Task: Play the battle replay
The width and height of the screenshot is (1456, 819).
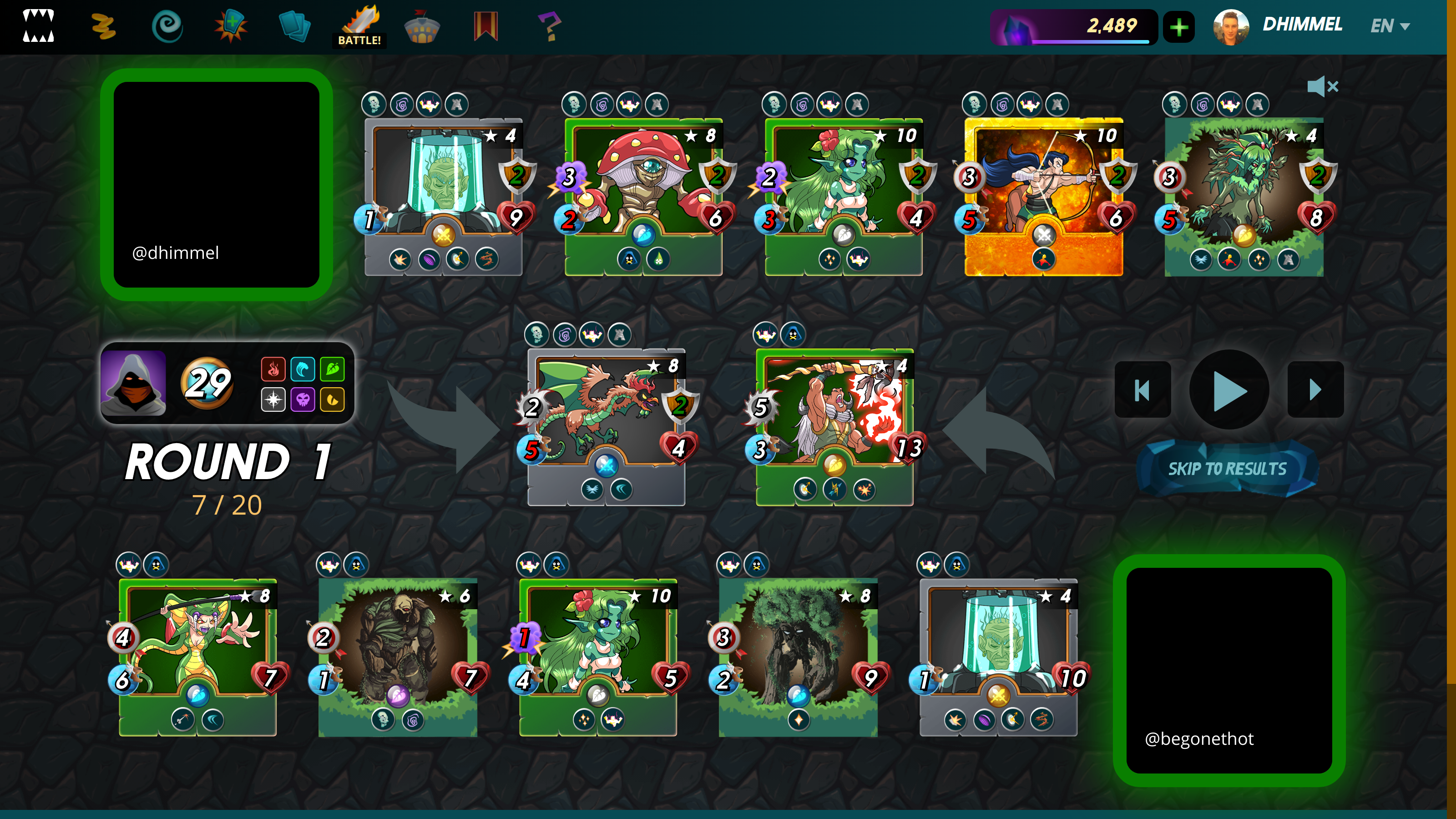Action: pos(1229,389)
